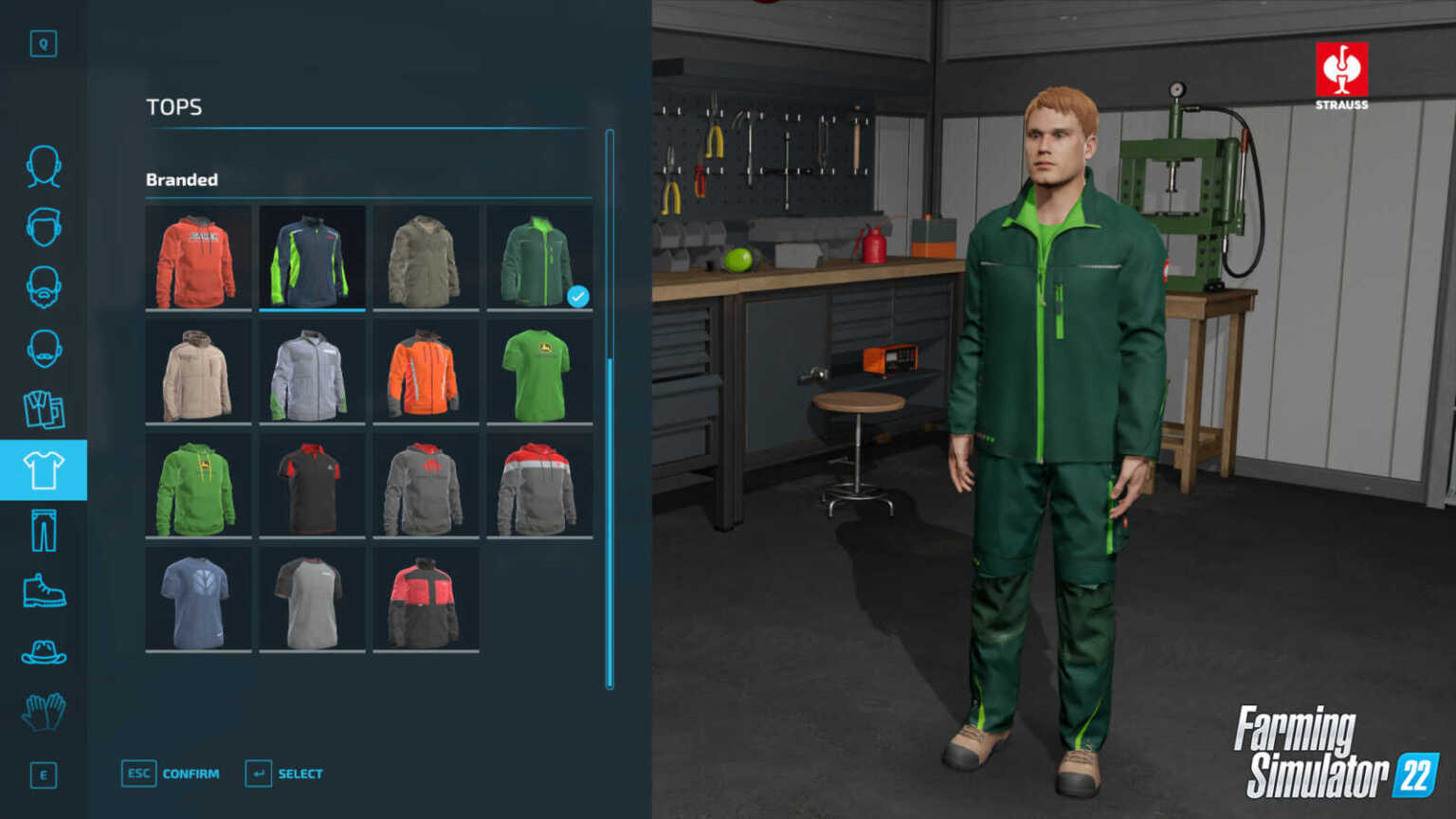Select the gloves category icon

coord(44,714)
